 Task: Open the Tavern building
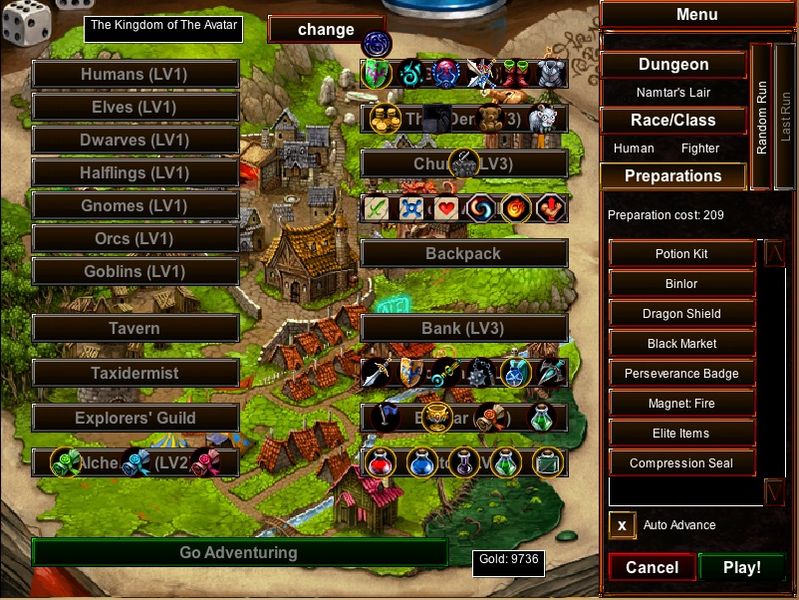pyautogui.click(x=135, y=328)
